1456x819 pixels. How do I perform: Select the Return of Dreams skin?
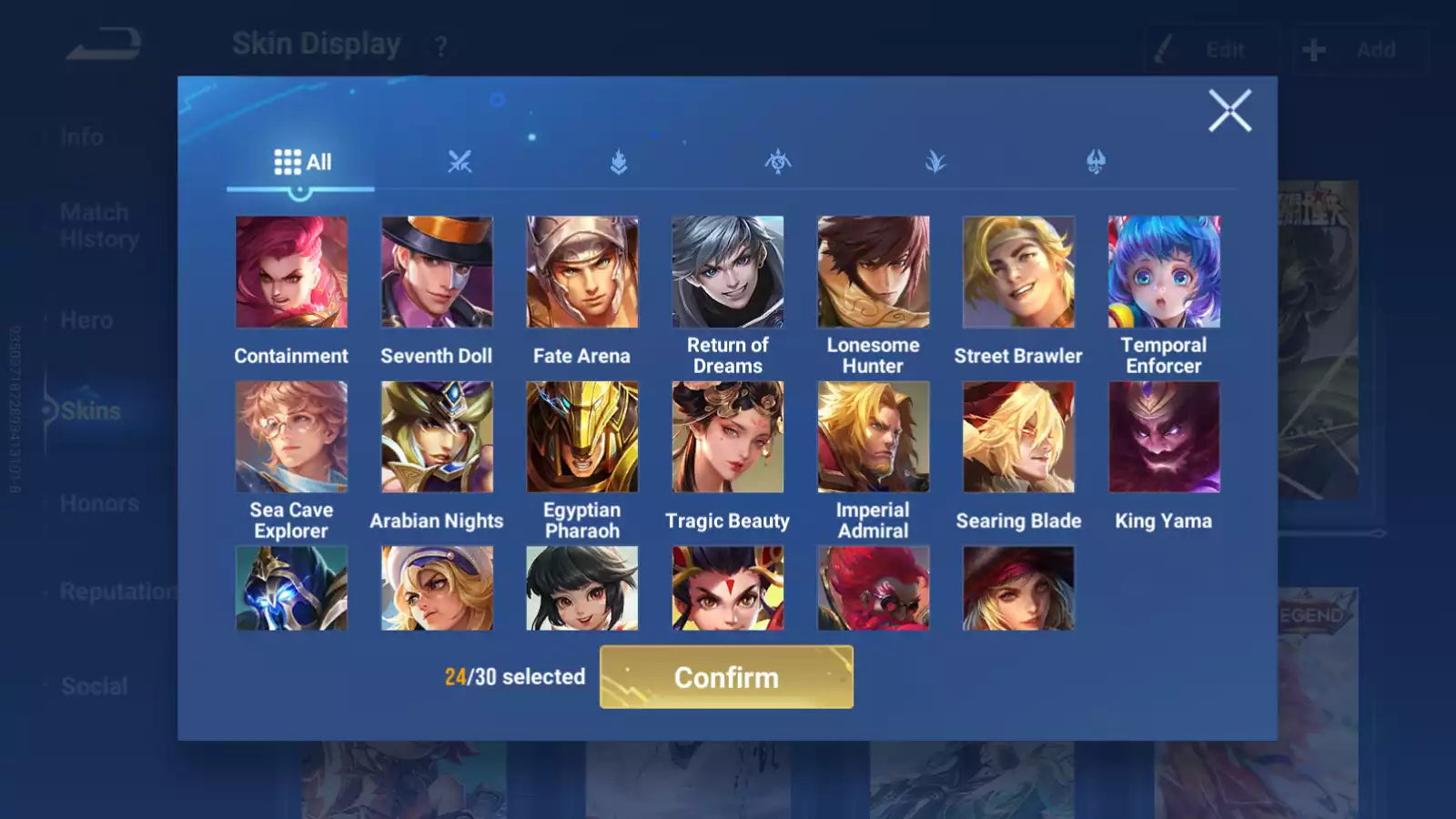coord(728,272)
